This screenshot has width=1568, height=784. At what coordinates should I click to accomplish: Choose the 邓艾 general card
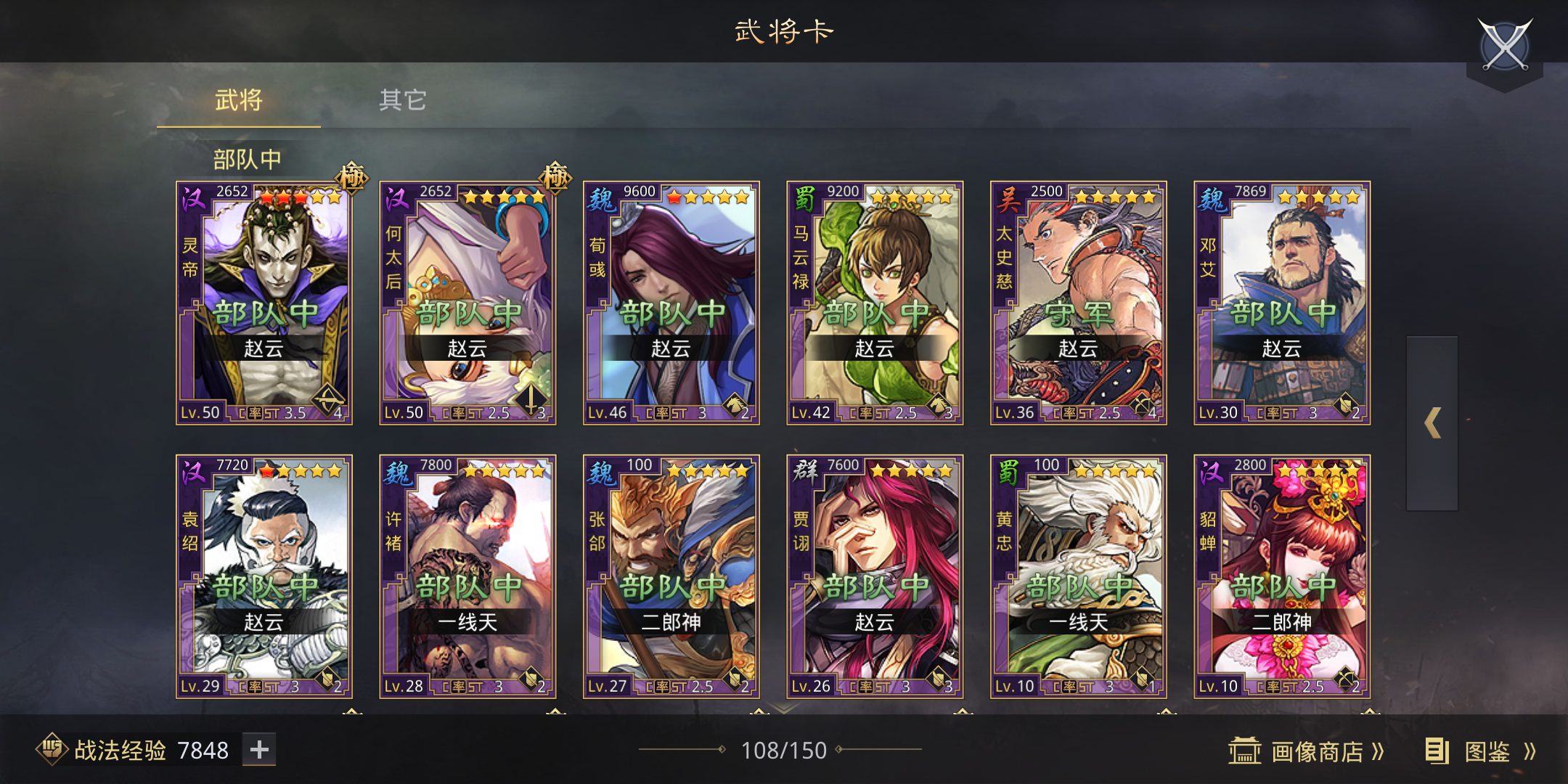click(1282, 303)
